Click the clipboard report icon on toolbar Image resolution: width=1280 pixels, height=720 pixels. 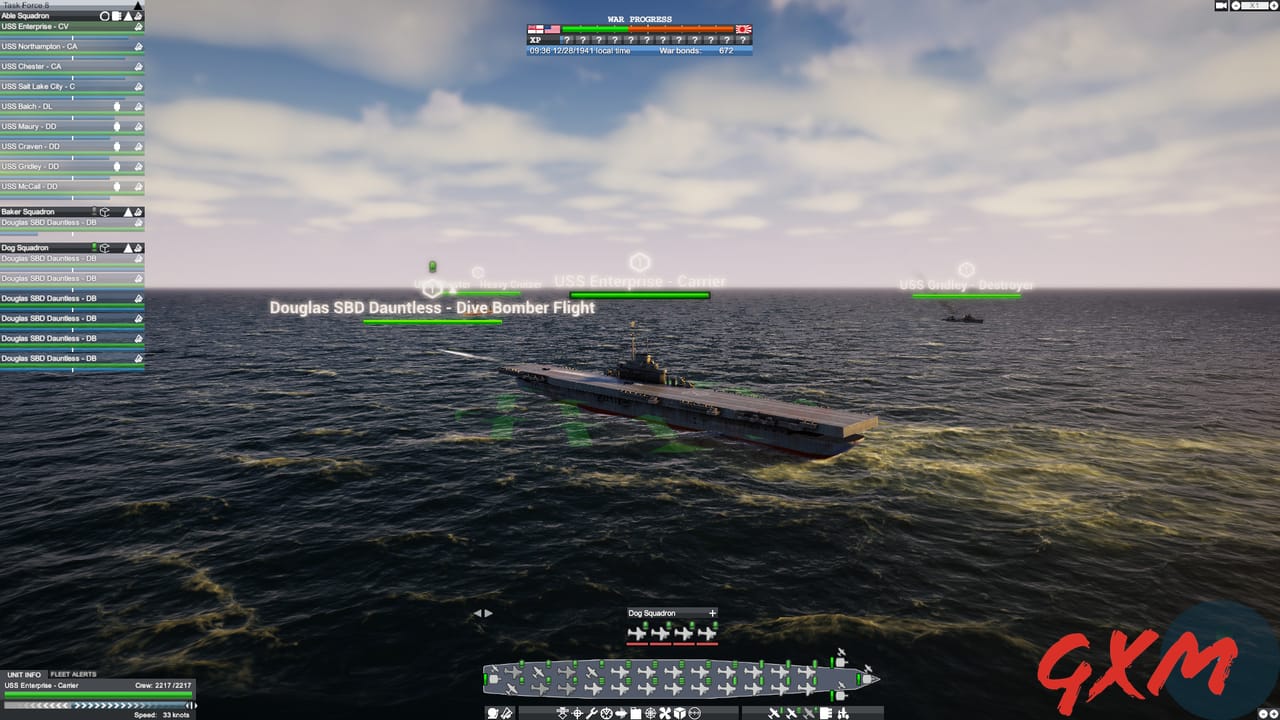click(x=635, y=713)
